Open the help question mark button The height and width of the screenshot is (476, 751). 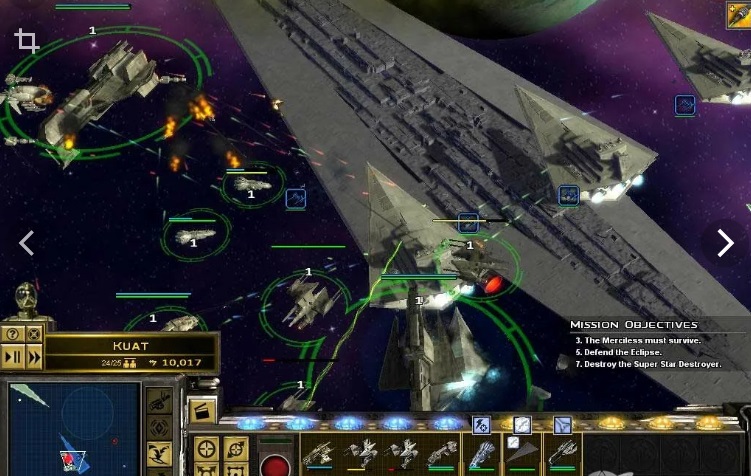[12, 335]
